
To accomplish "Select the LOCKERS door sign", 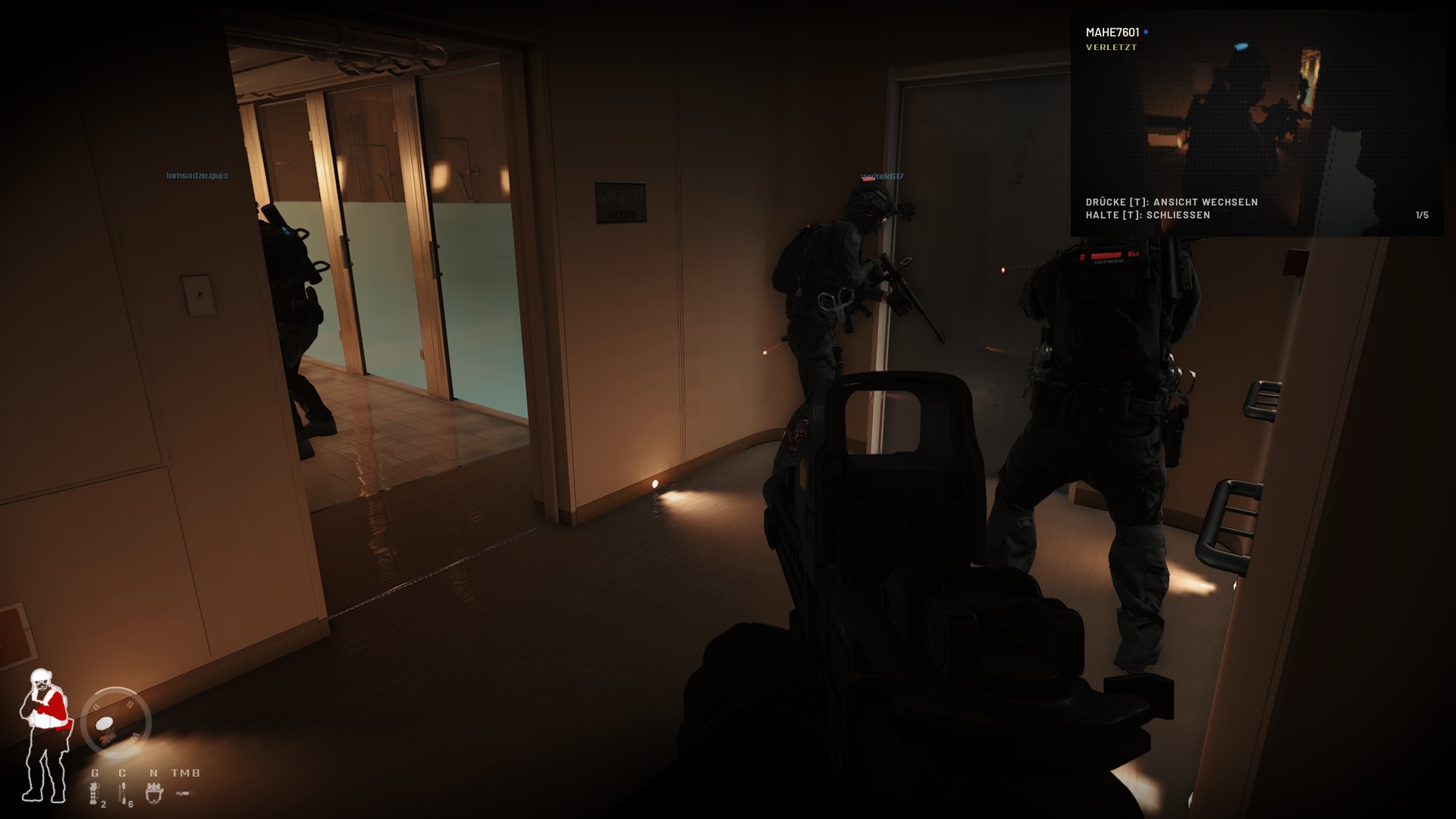I will tap(620, 201).
